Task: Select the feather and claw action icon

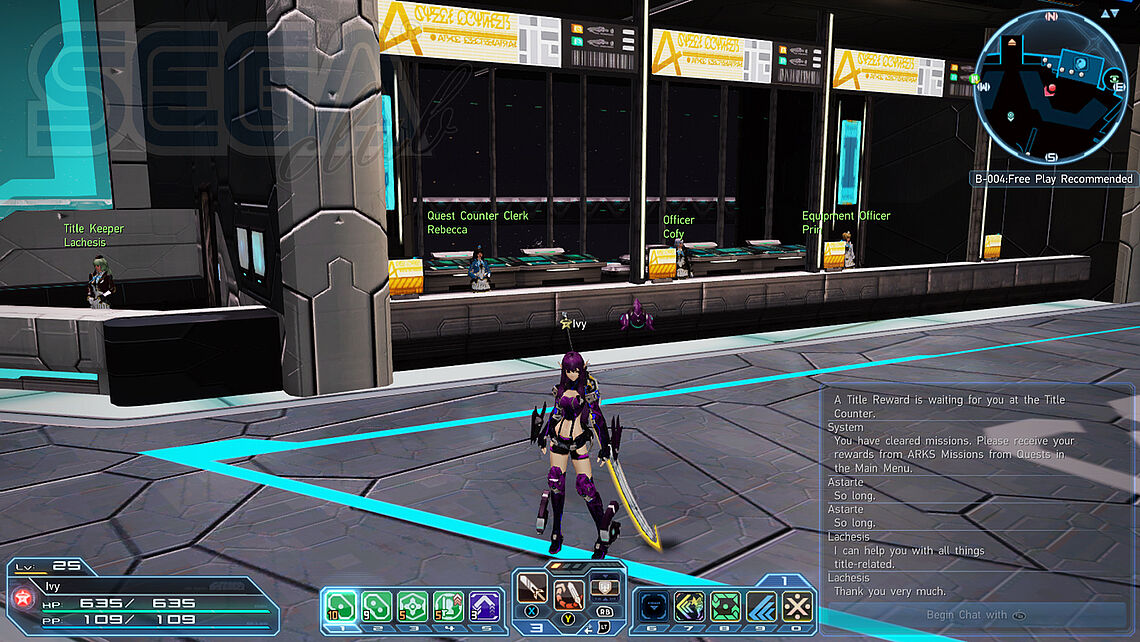Action: point(569,594)
